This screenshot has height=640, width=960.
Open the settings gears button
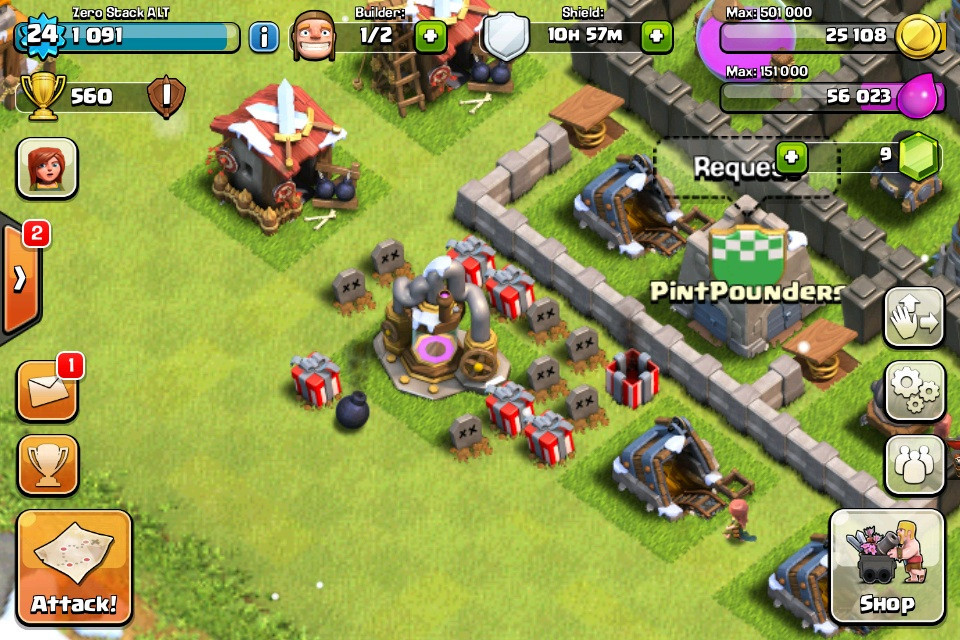(x=914, y=391)
